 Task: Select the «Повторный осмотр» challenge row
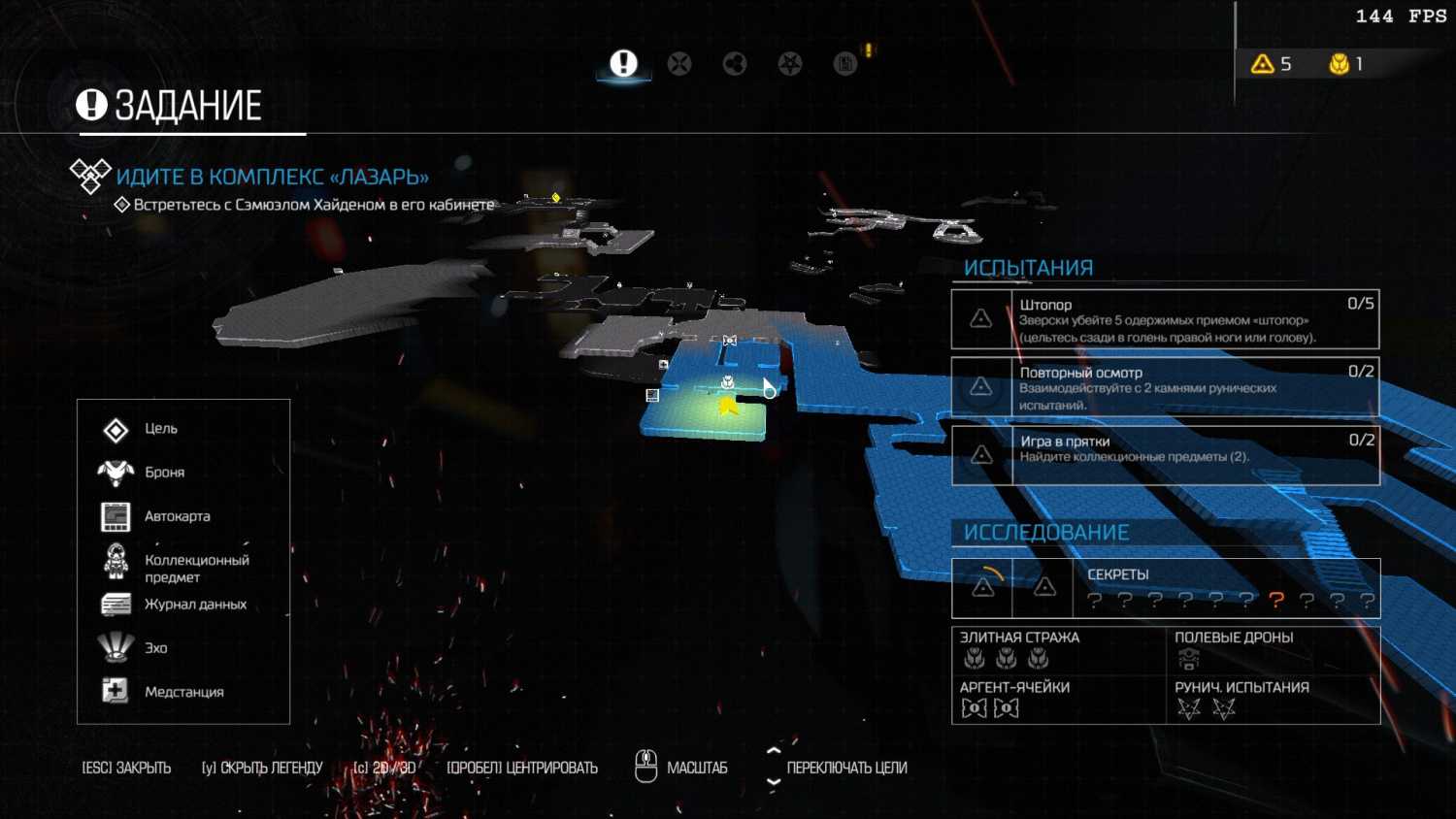tap(1165, 387)
